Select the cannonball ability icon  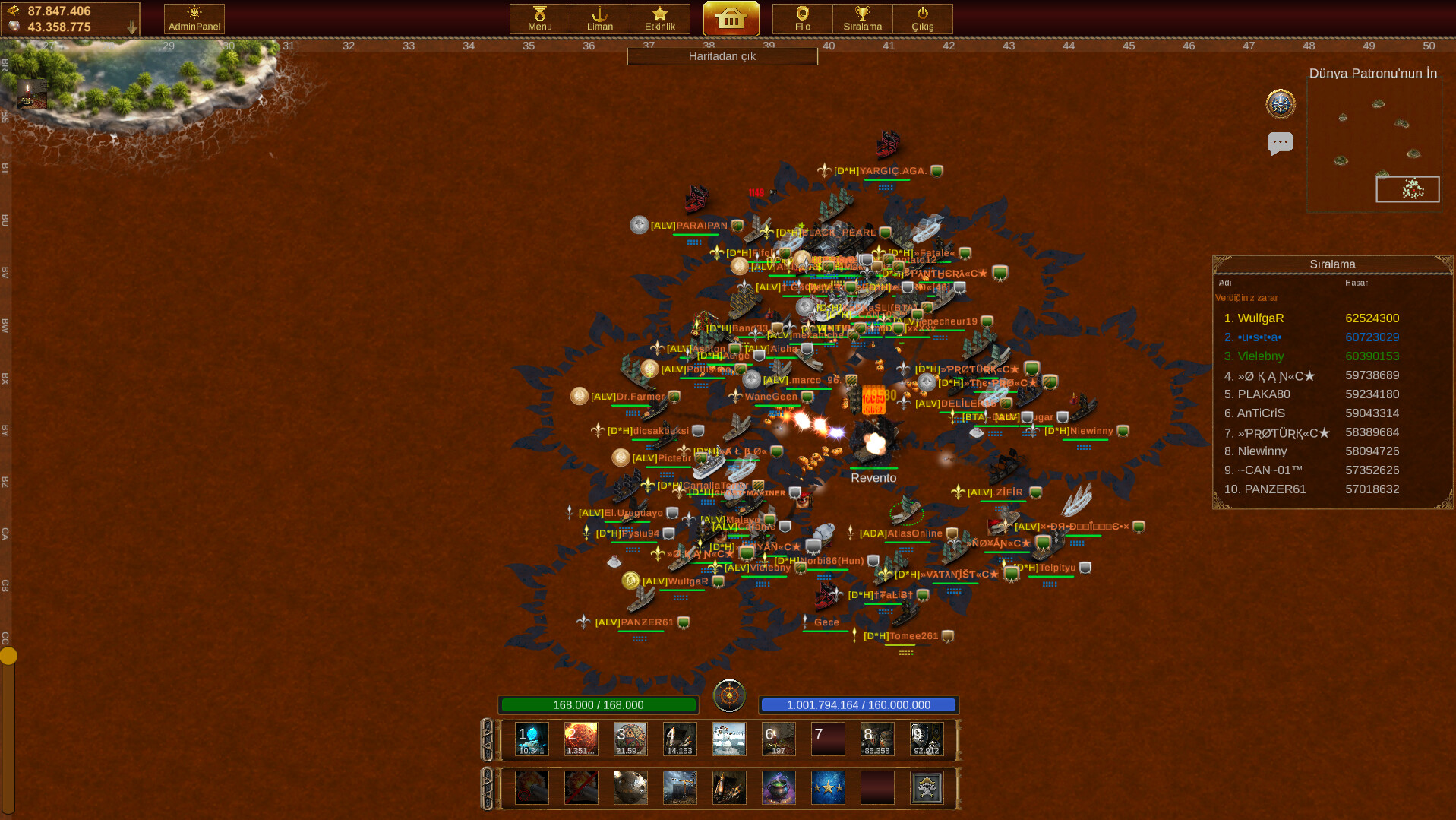(x=630, y=787)
